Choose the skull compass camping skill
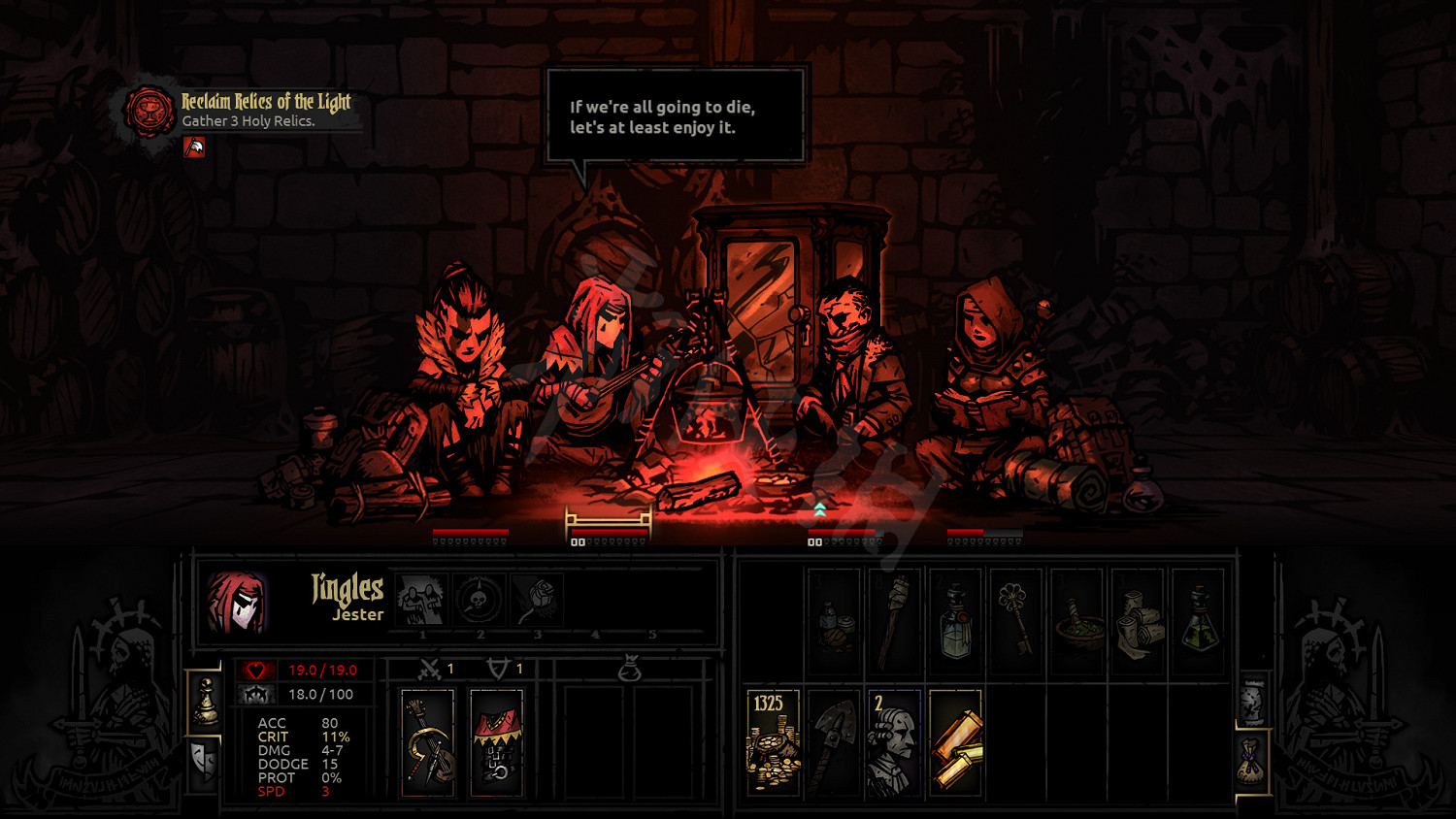This screenshot has width=1456, height=819. click(x=480, y=601)
